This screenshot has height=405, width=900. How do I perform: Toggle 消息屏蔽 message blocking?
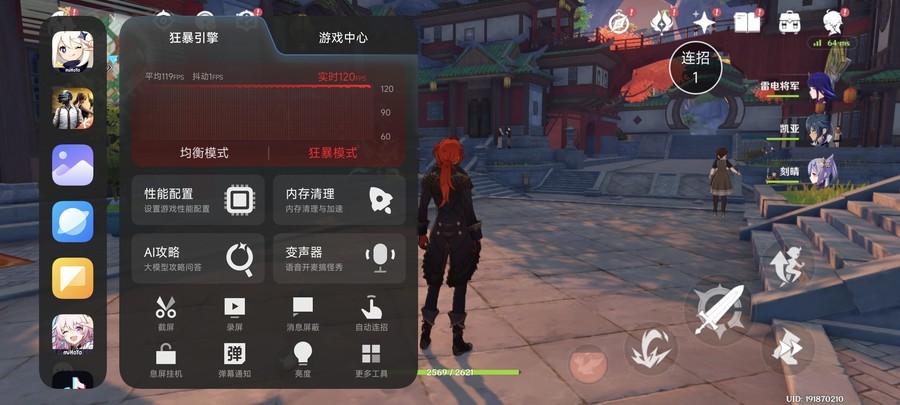303,313
